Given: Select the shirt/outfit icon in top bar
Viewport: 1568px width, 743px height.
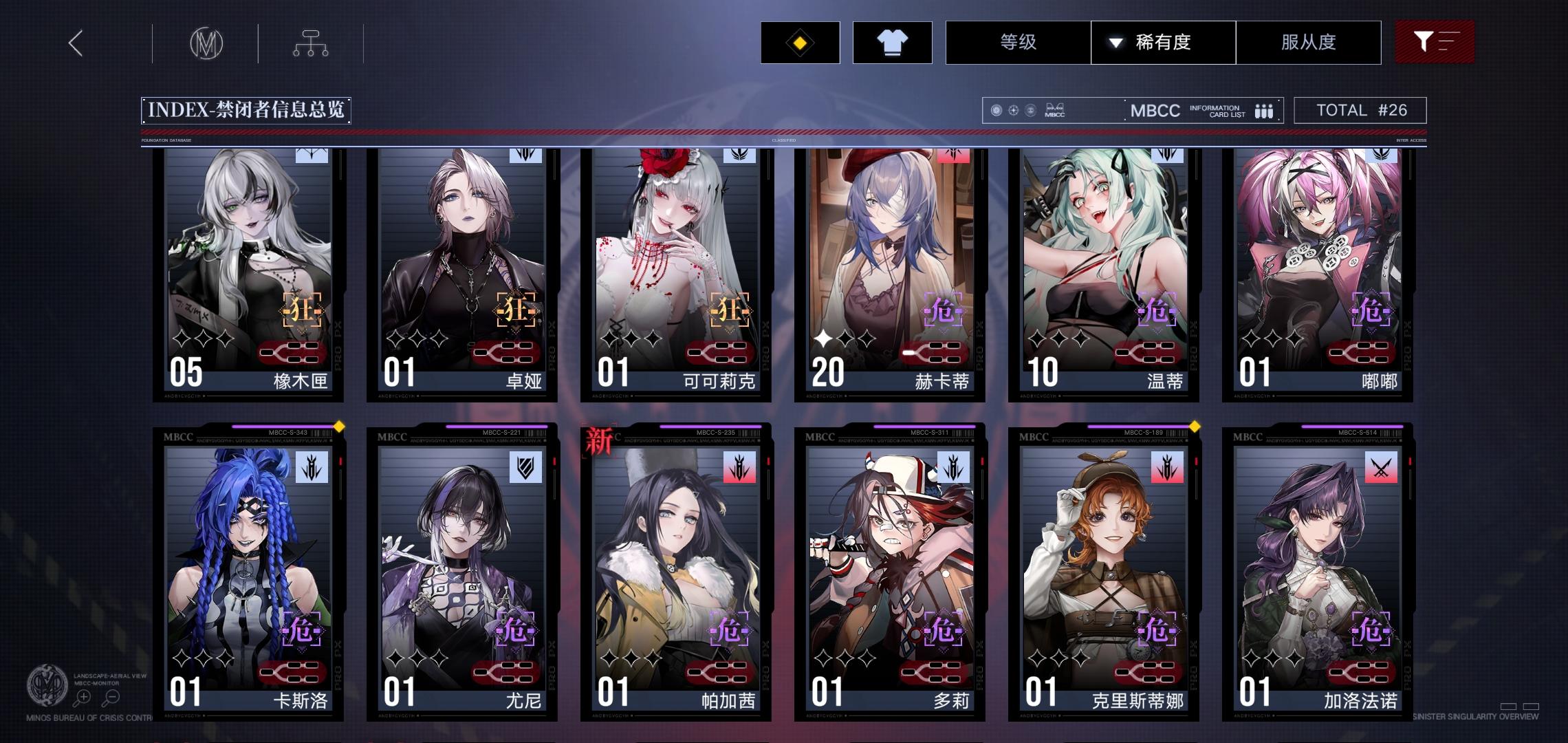Looking at the screenshot, I should (892, 42).
